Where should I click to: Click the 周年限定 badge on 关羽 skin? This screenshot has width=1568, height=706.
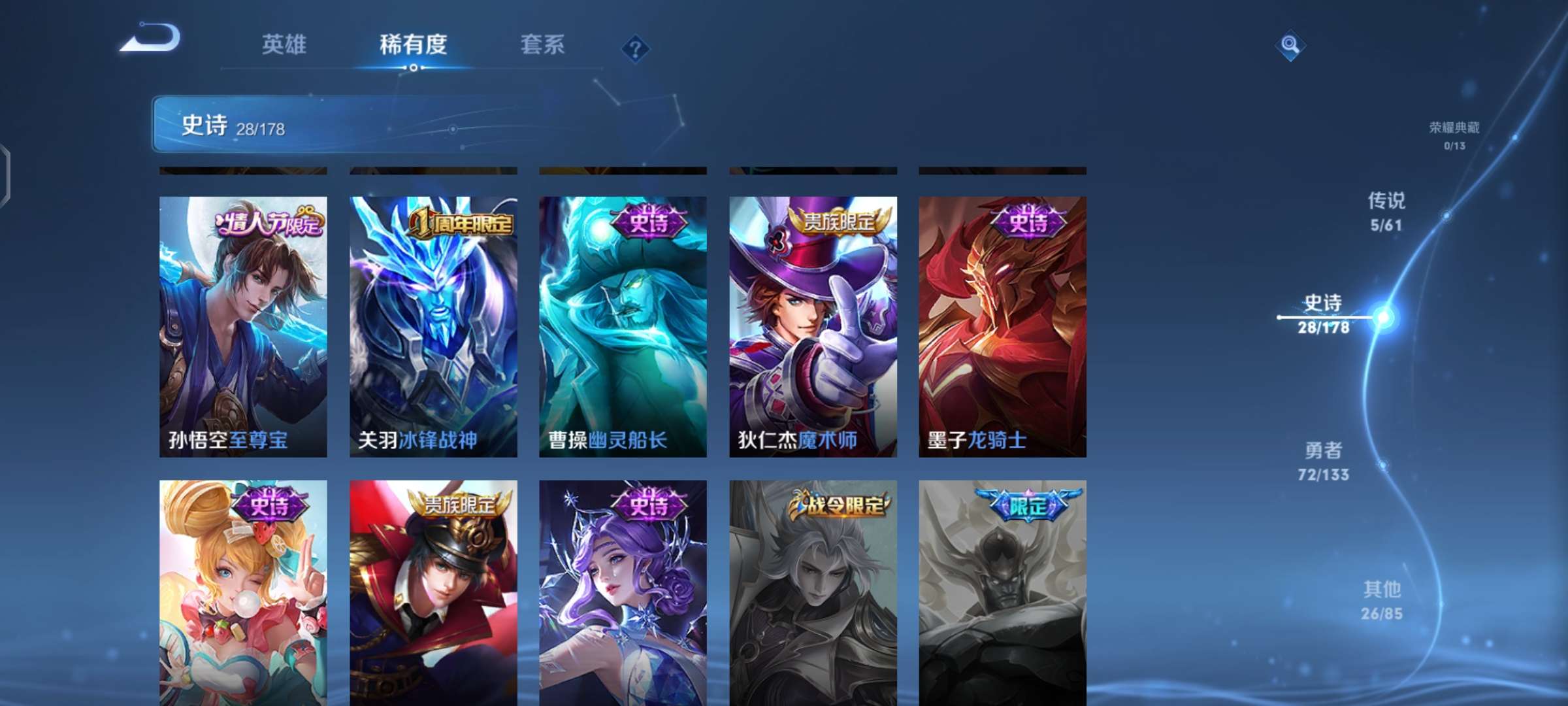pyautogui.click(x=462, y=222)
